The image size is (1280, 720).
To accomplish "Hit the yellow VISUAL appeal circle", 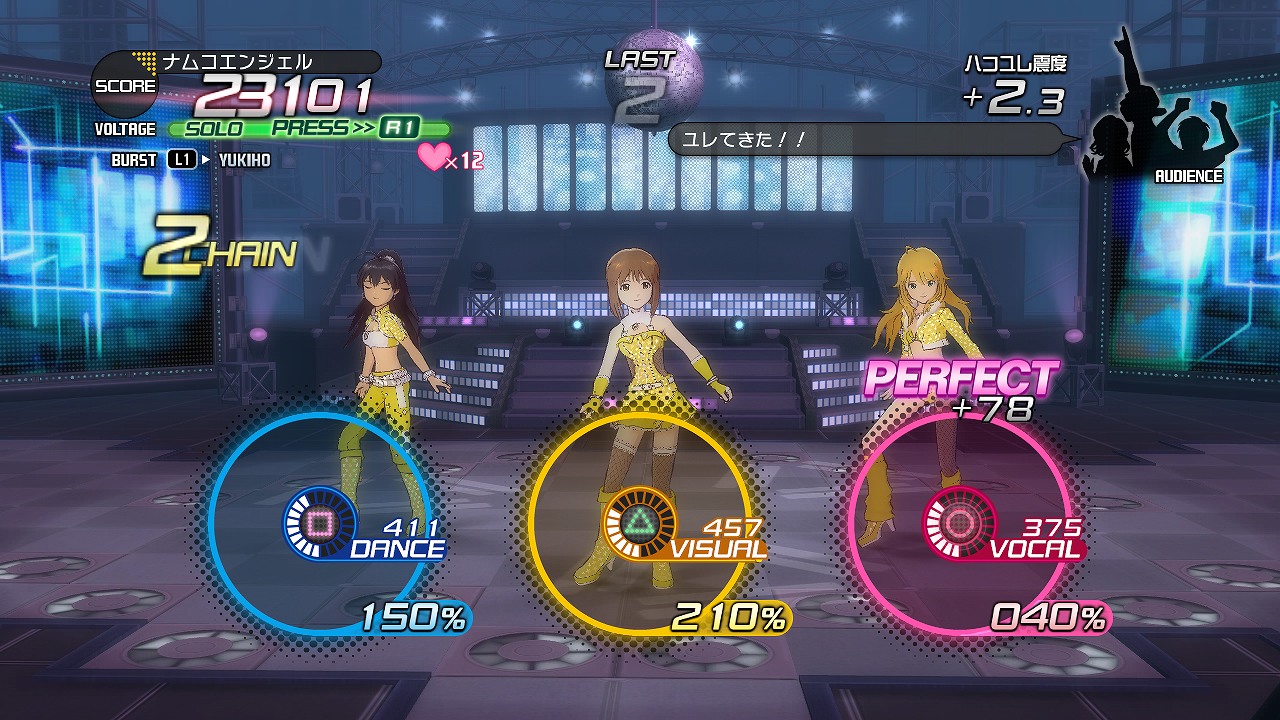I will coord(639,521).
